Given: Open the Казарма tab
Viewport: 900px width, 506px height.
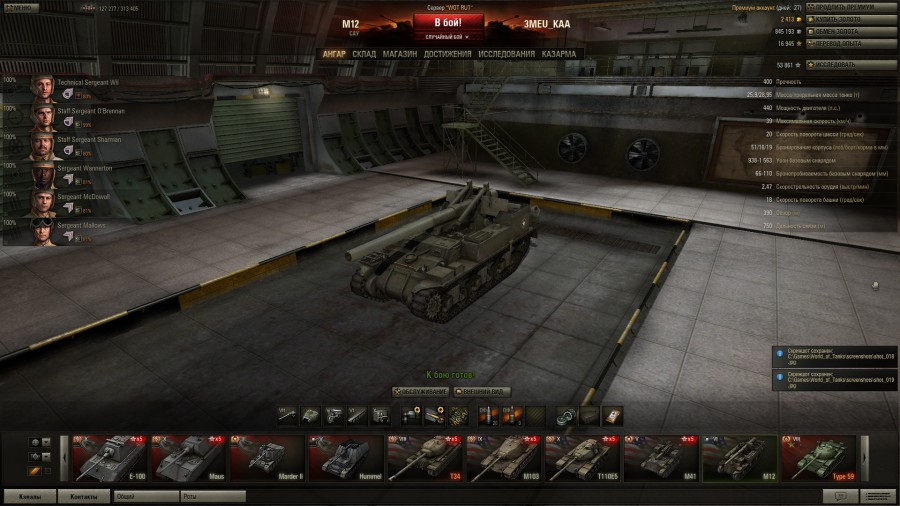Looking at the screenshot, I should (559, 53).
